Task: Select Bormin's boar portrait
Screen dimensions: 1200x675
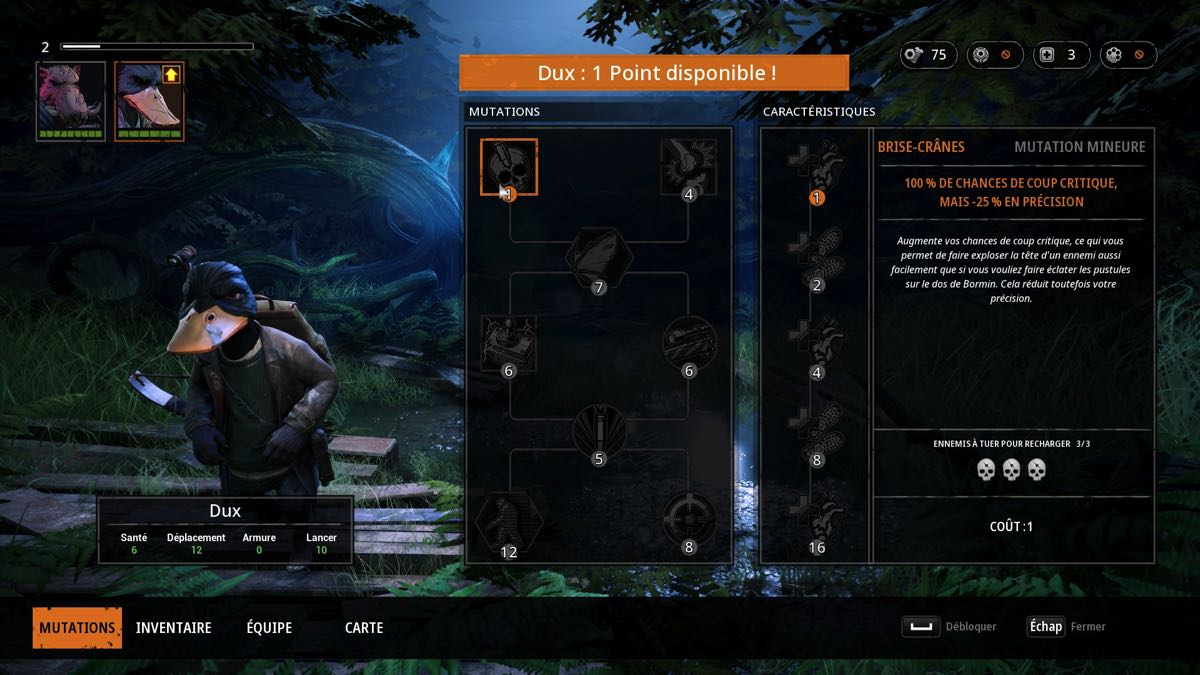Action: (x=71, y=101)
